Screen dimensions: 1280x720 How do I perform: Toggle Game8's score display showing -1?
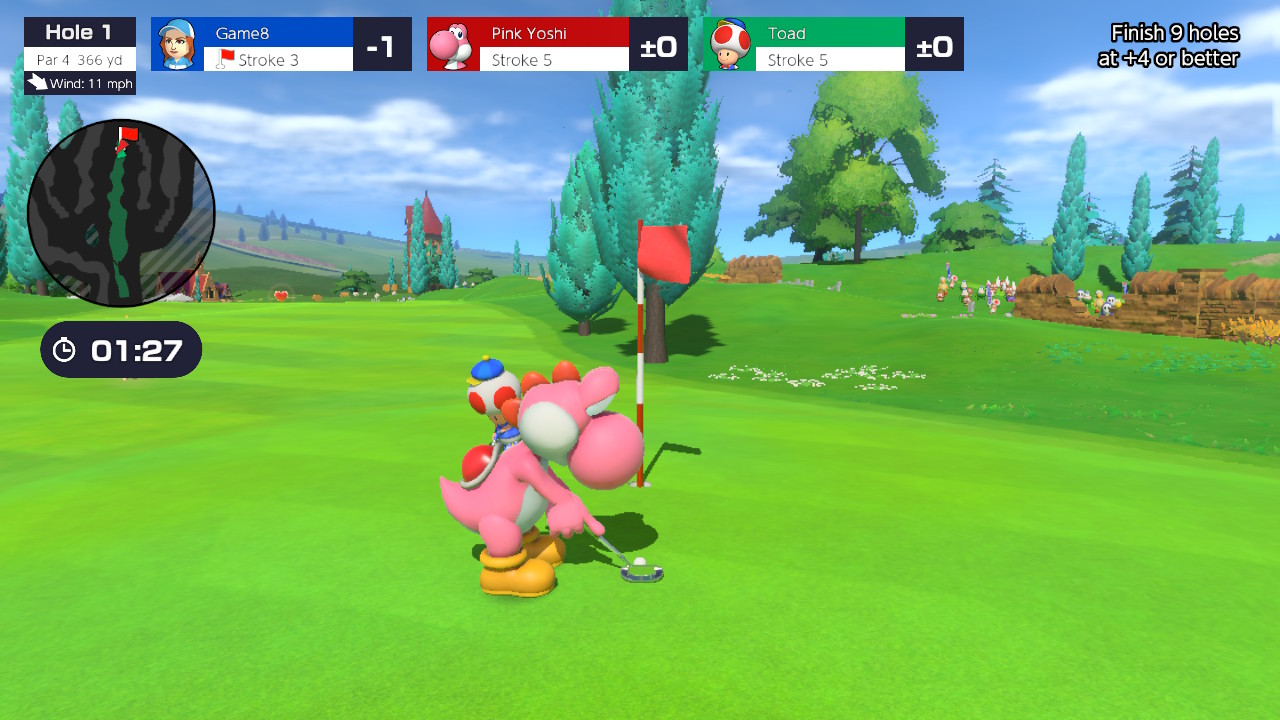click(383, 43)
